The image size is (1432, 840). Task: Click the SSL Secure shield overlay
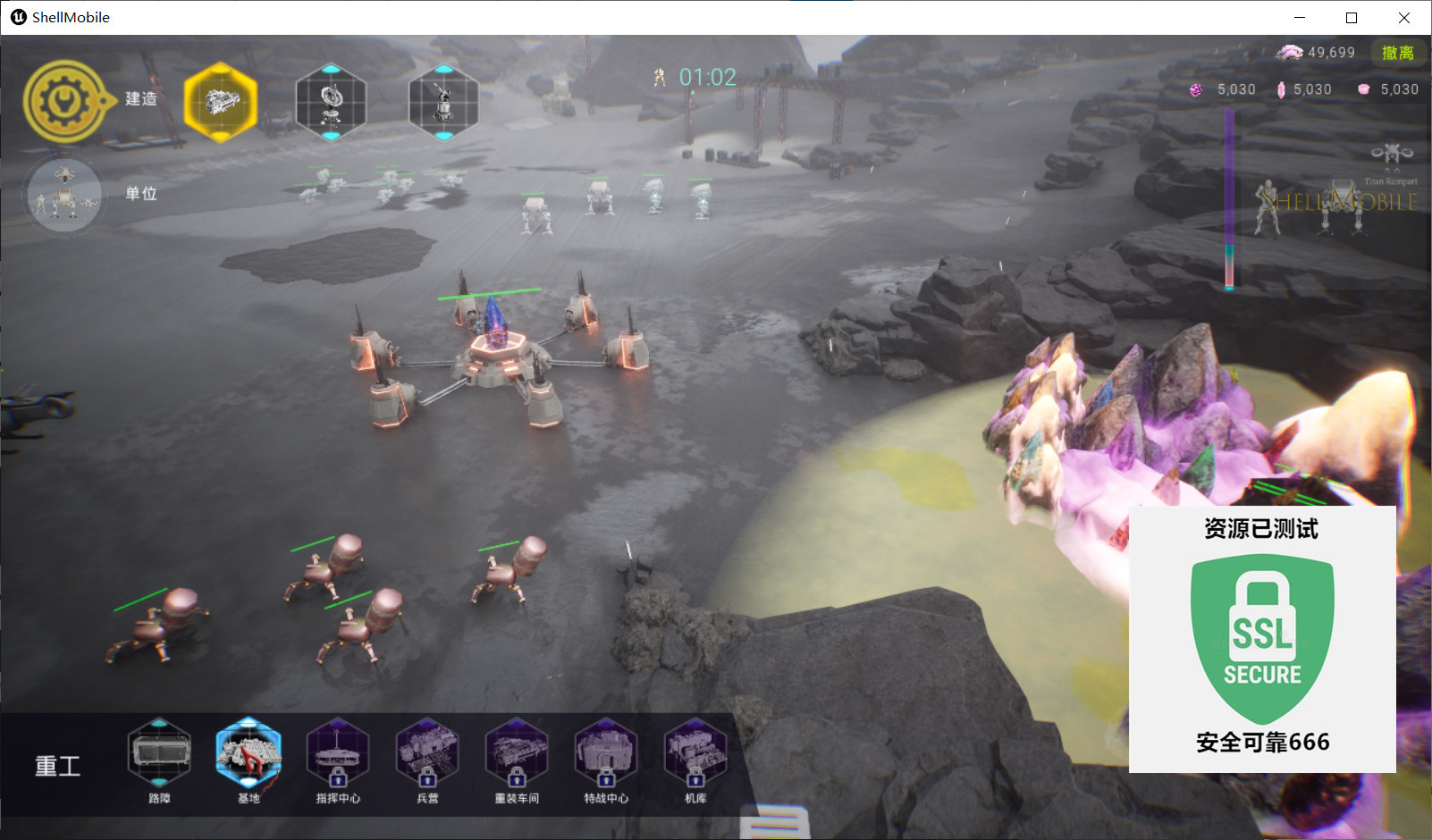pos(1262,638)
